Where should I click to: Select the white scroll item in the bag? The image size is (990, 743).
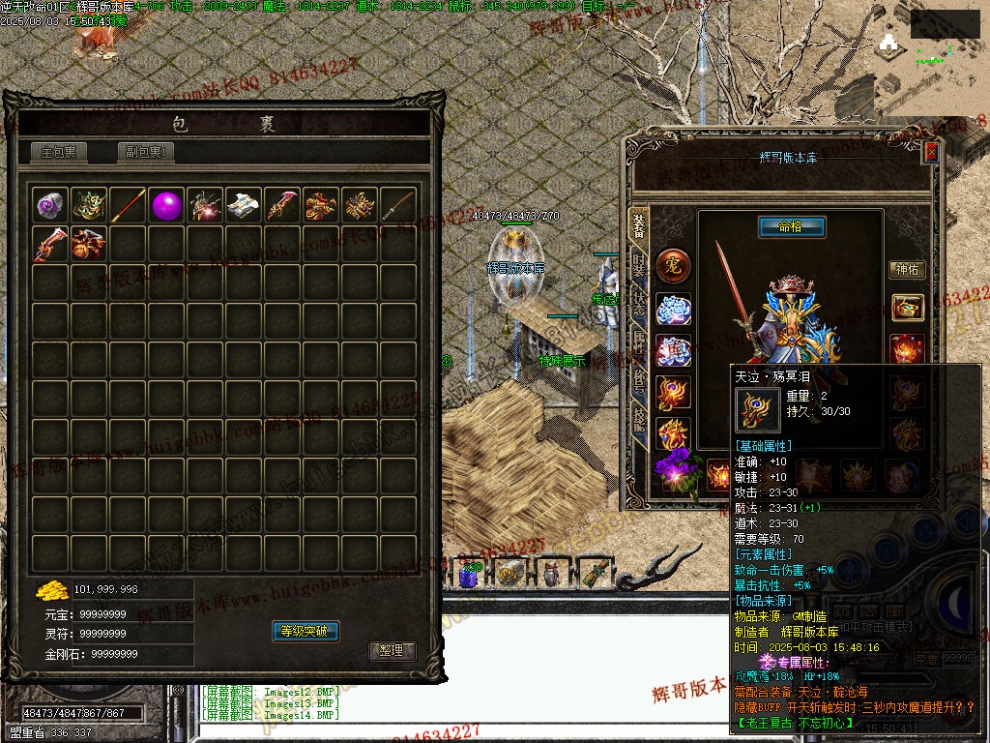click(x=244, y=206)
